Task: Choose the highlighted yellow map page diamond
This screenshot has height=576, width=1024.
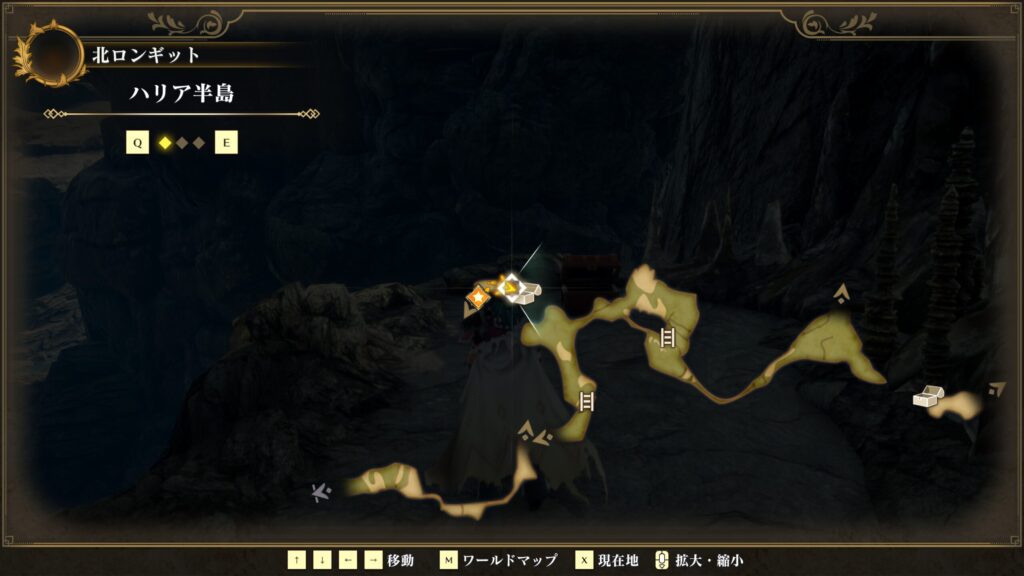Action: (x=165, y=143)
